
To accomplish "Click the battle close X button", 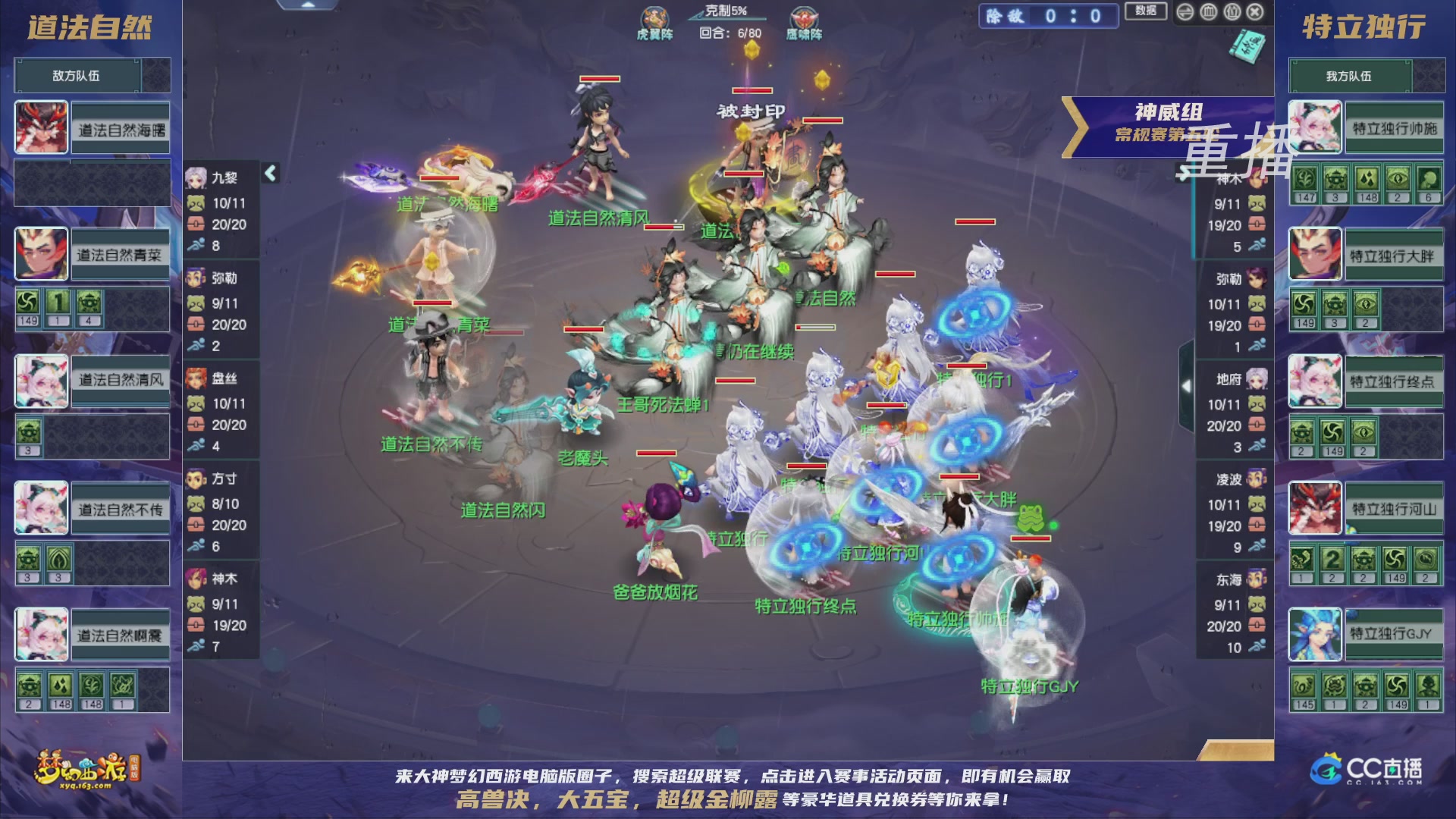I will click(1255, 11).
